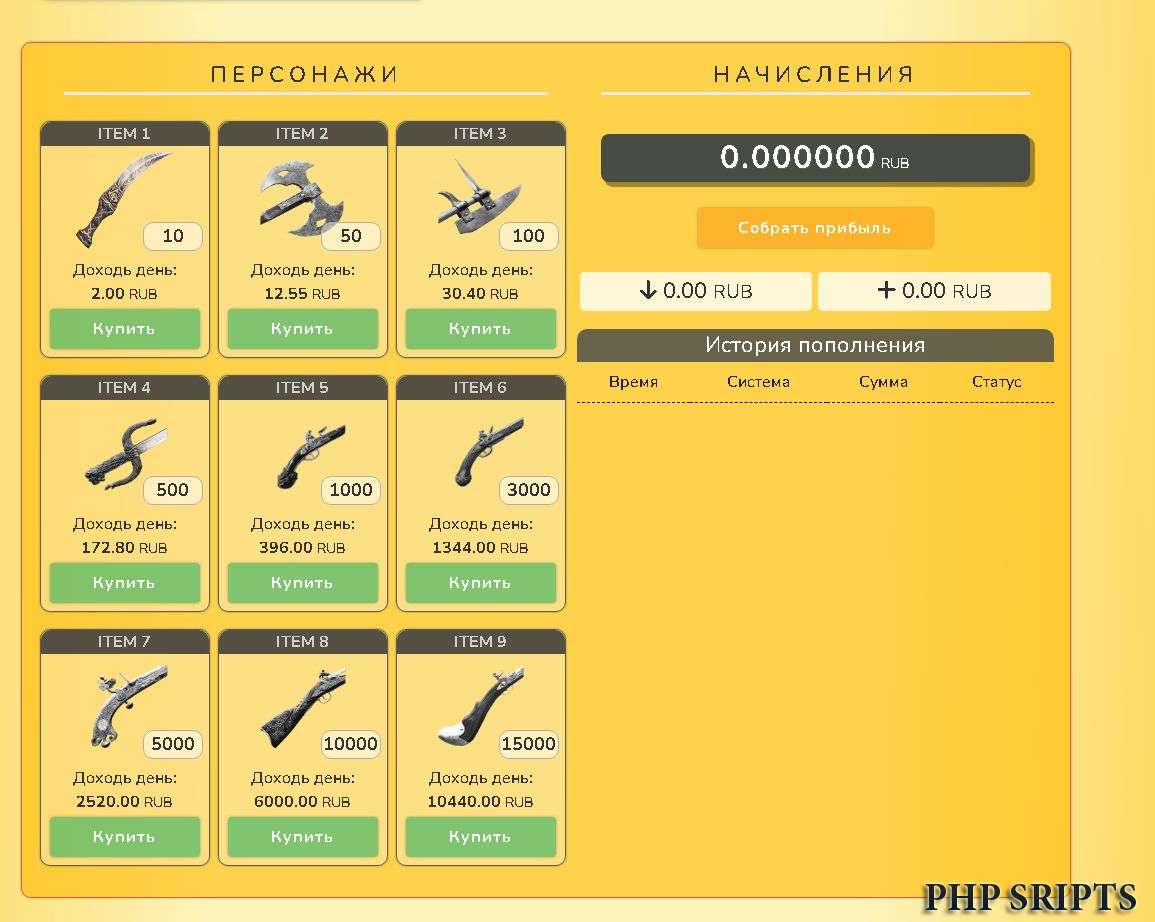Viewport: 1155px width, 922px height.
Task: Buy ITEM 7 ornate pistol
Action: pyautogui.click(x=125, y=837)
